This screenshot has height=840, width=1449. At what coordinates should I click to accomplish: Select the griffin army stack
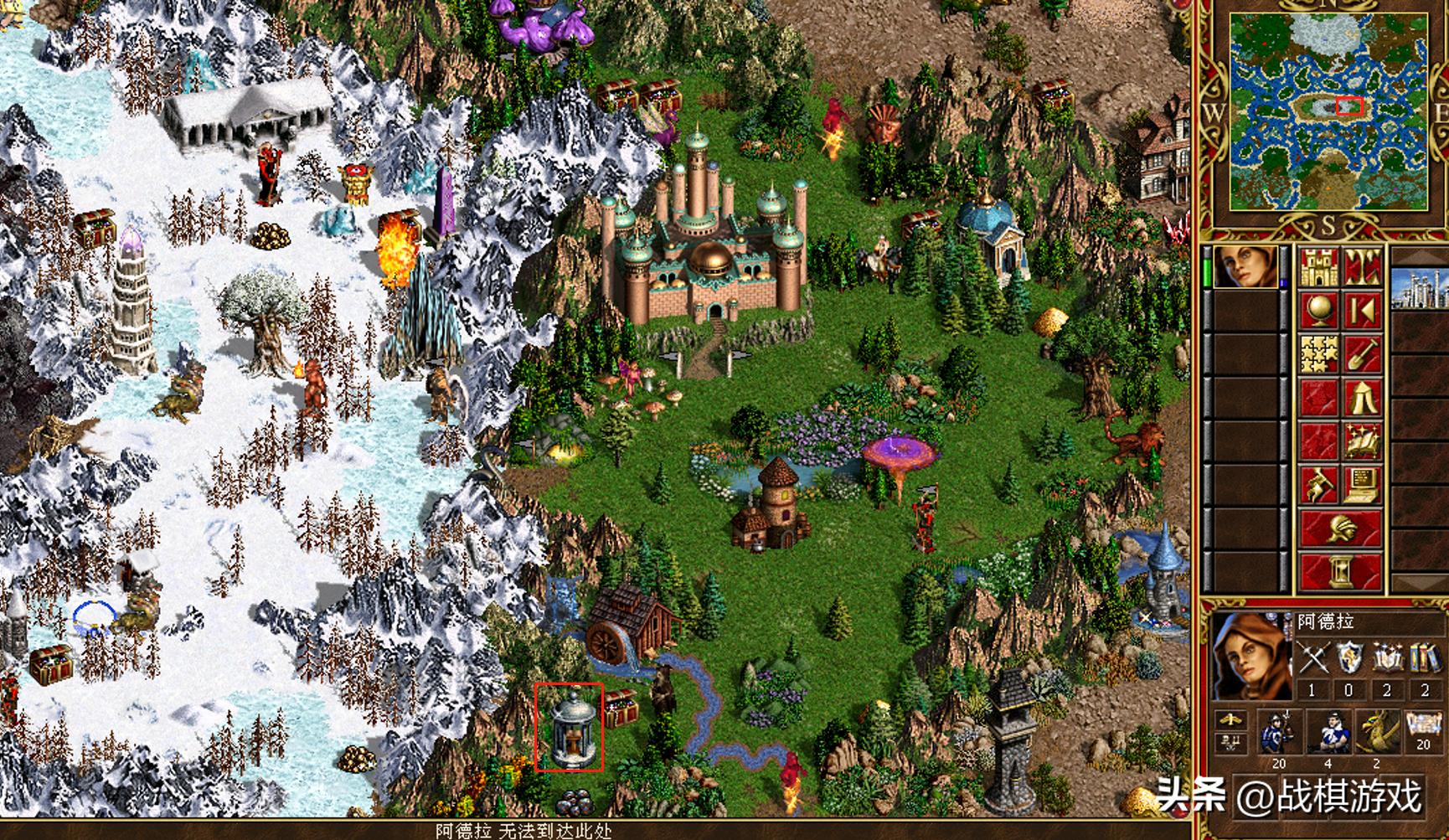coord(1376,732)
